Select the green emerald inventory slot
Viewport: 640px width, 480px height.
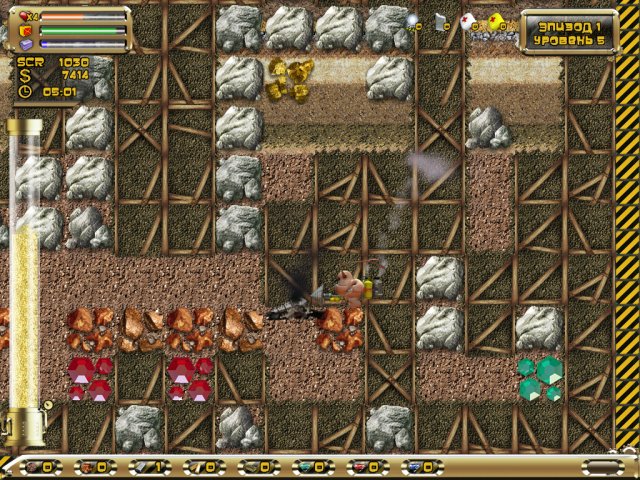[x=307, y=467]
